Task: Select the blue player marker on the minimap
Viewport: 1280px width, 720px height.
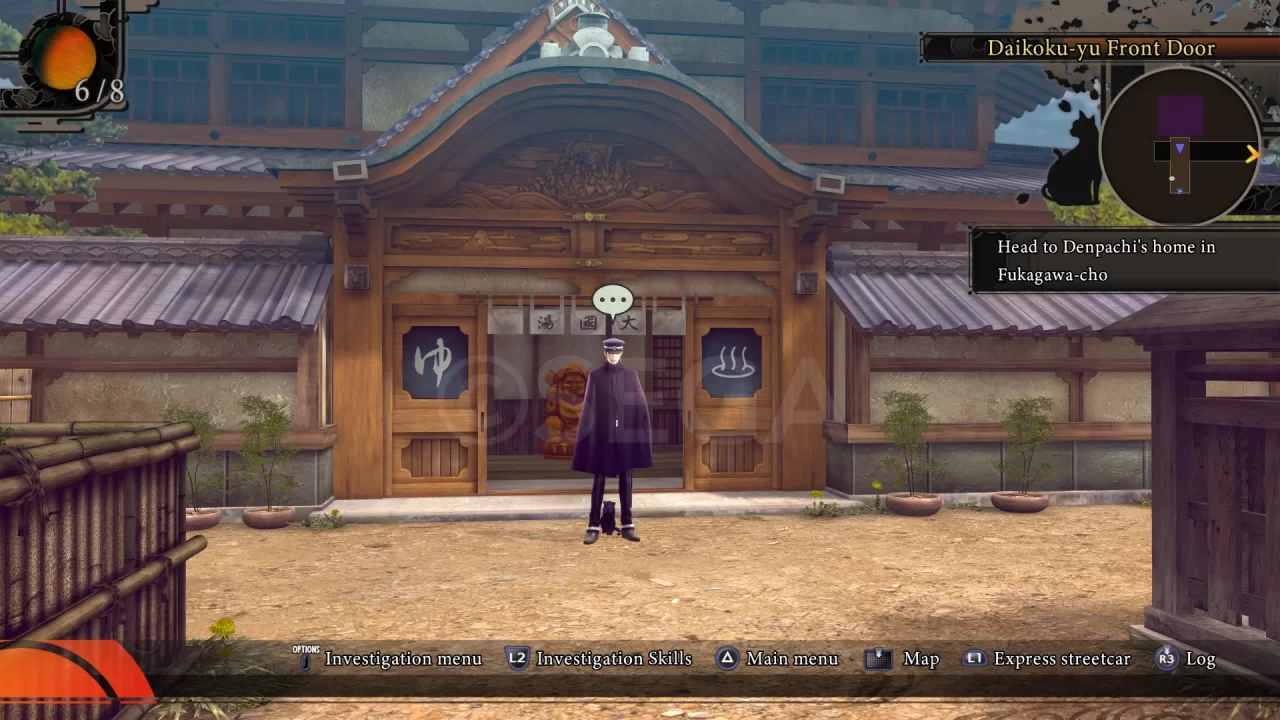Action: pyautogui.click(x=1181, y=148)
